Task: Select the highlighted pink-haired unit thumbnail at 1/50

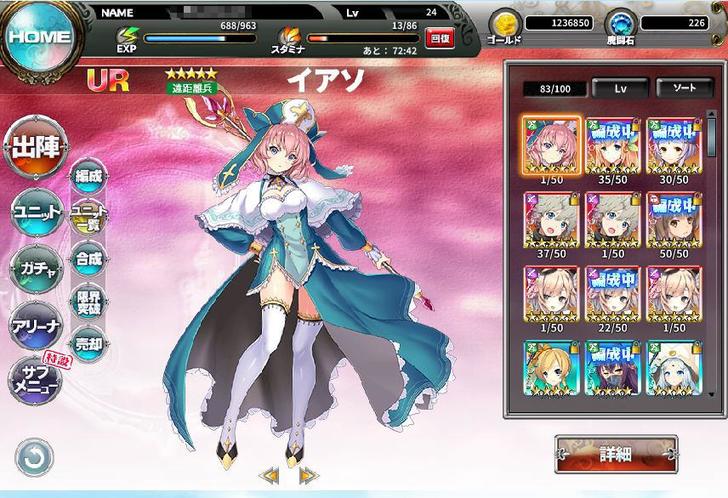Action: click(551, 146)
